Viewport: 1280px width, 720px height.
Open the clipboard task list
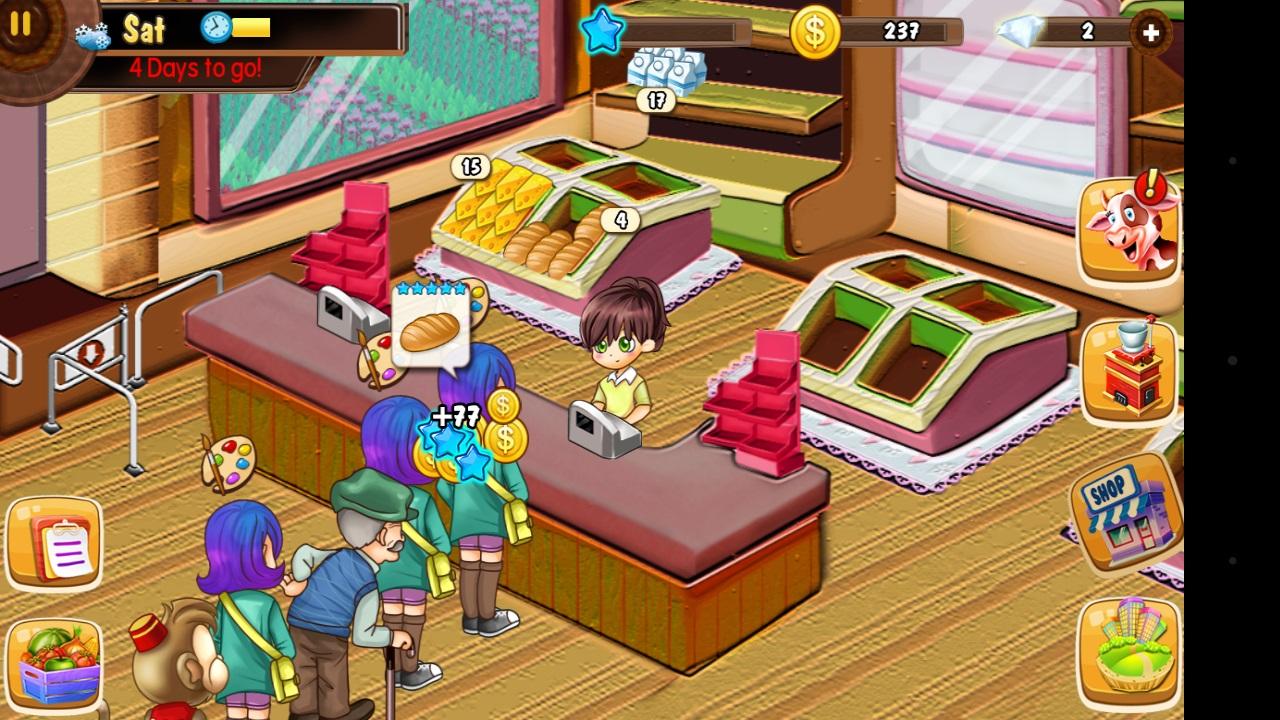click(55, 544)
